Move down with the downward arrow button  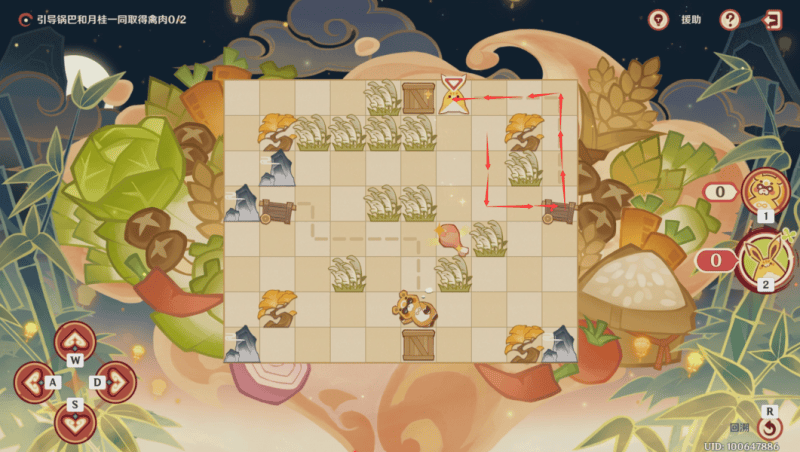pyautogui.click(x=75, y=420)
